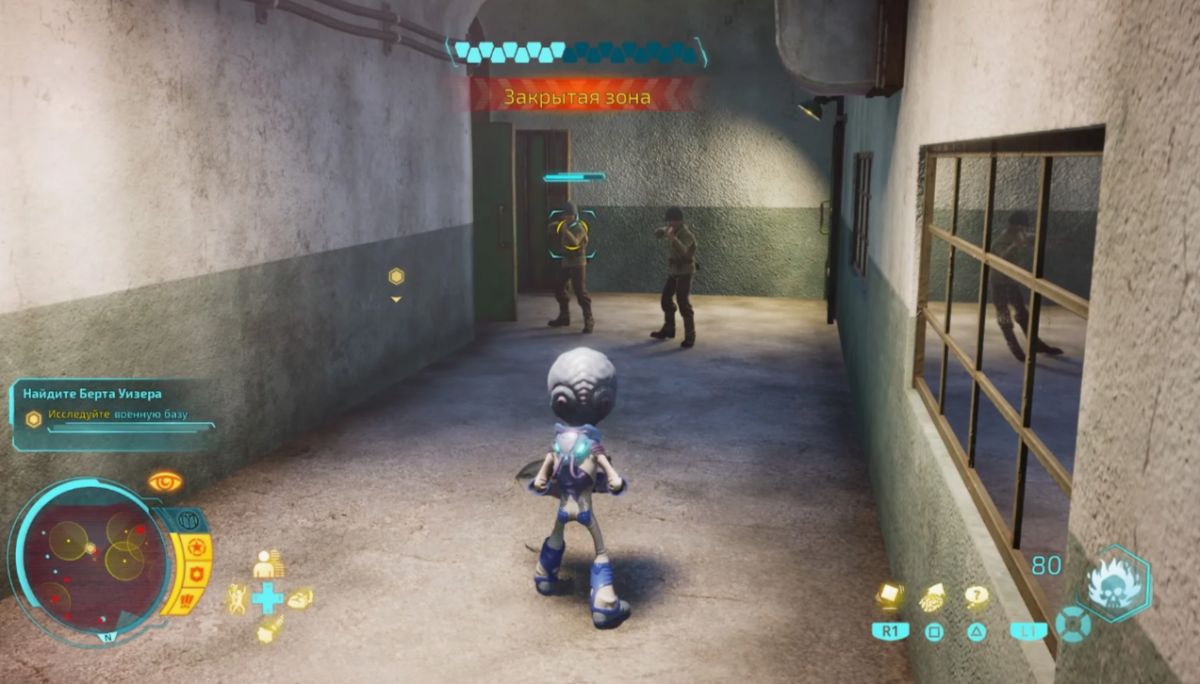Screen dimensions: 1200x684
Task: Activate the floating cube psychokinesis ability
Action: (x=890, y=596)
